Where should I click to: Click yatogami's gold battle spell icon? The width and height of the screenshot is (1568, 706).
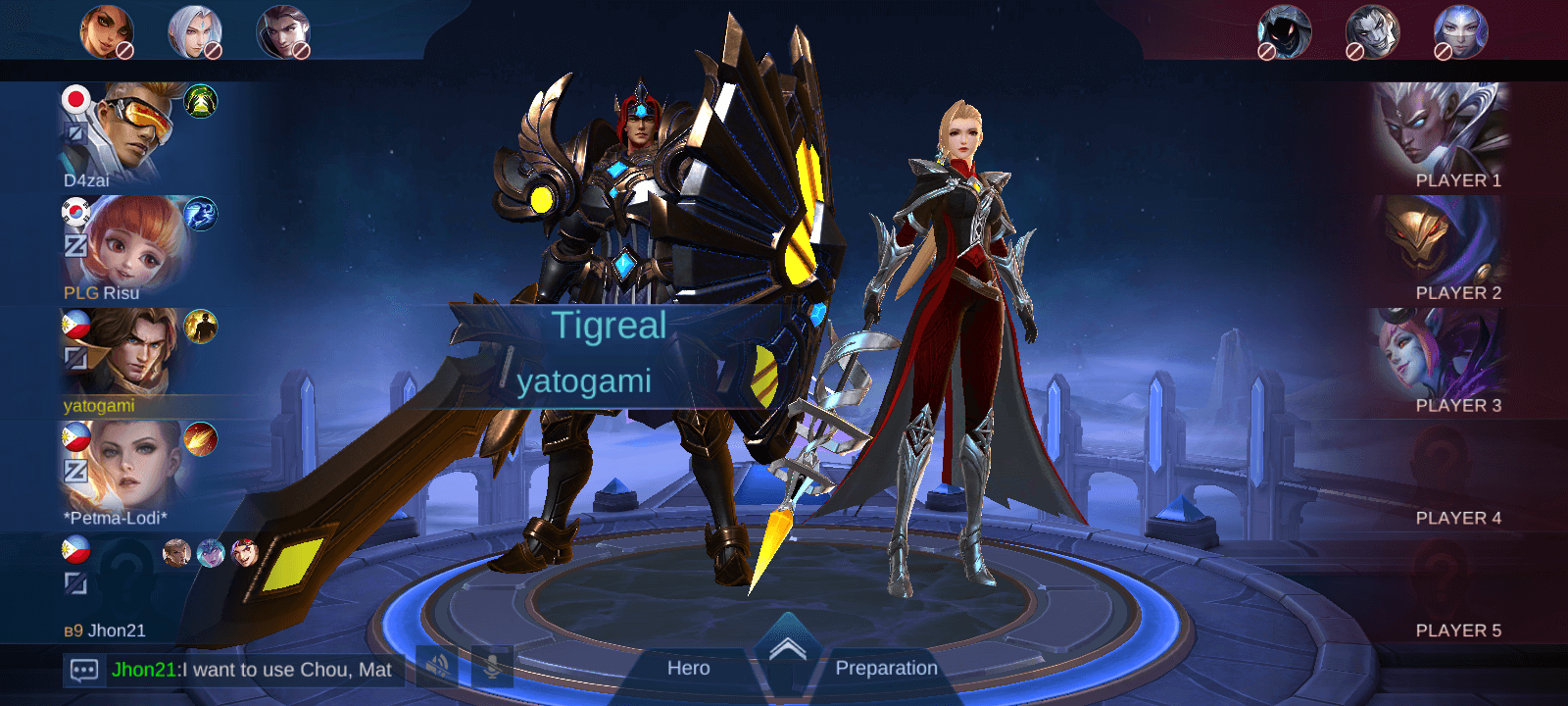(200, 327)
